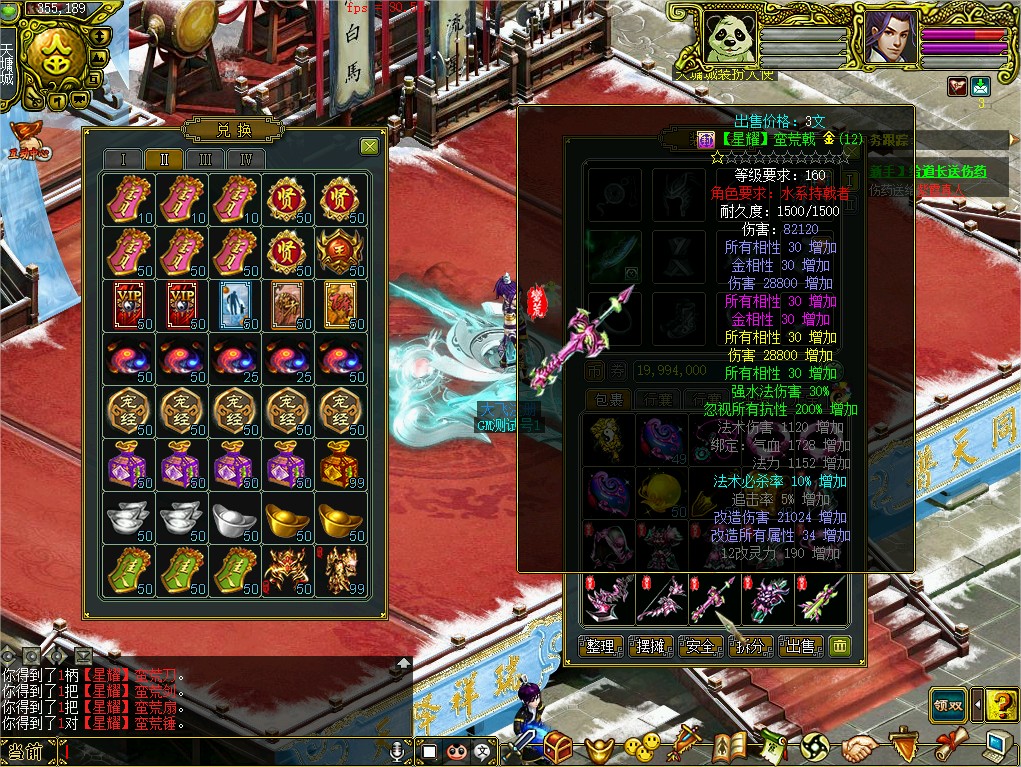Open the yellow question mark help

click(1000, 705)
